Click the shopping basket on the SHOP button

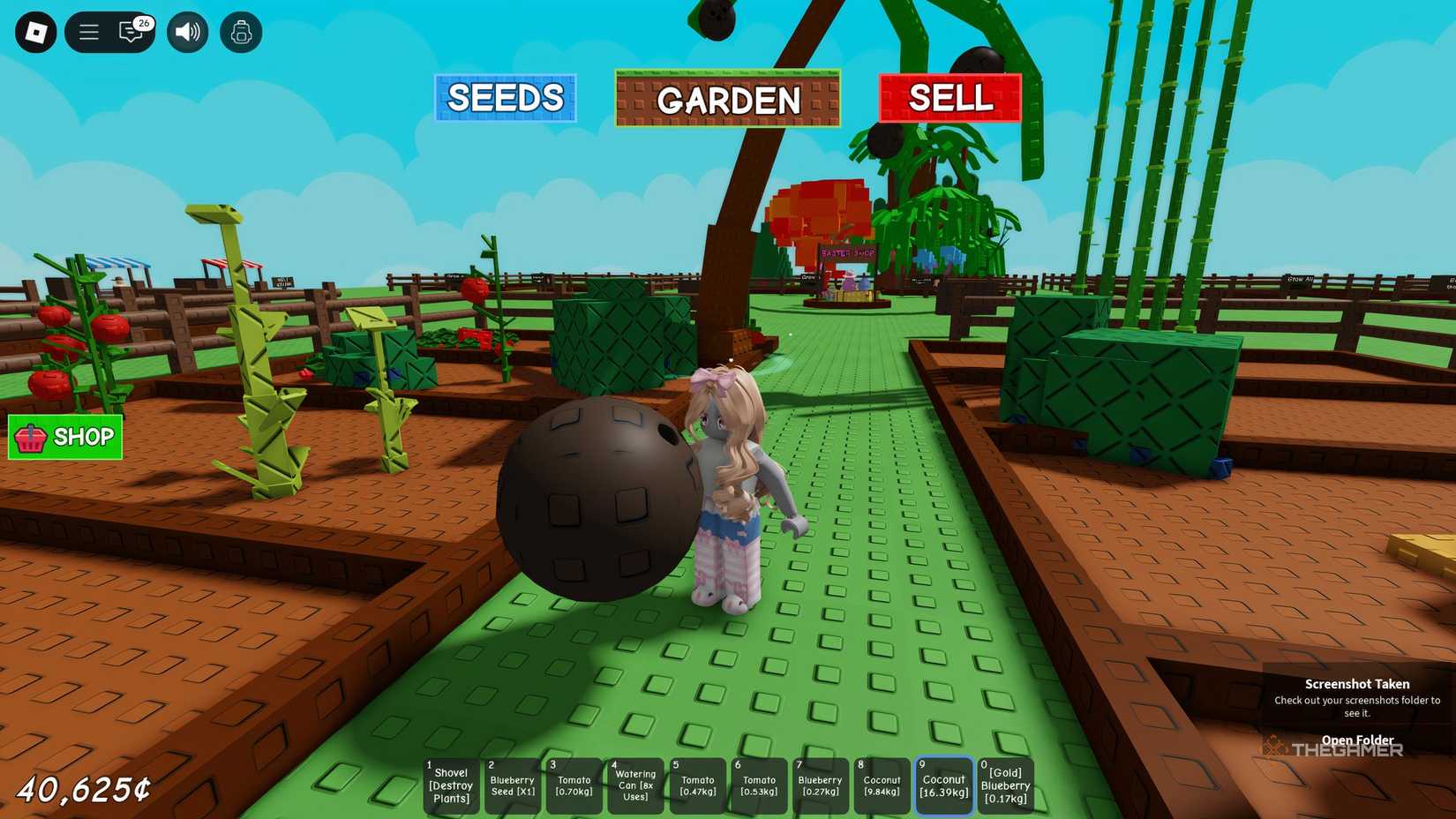29,436
